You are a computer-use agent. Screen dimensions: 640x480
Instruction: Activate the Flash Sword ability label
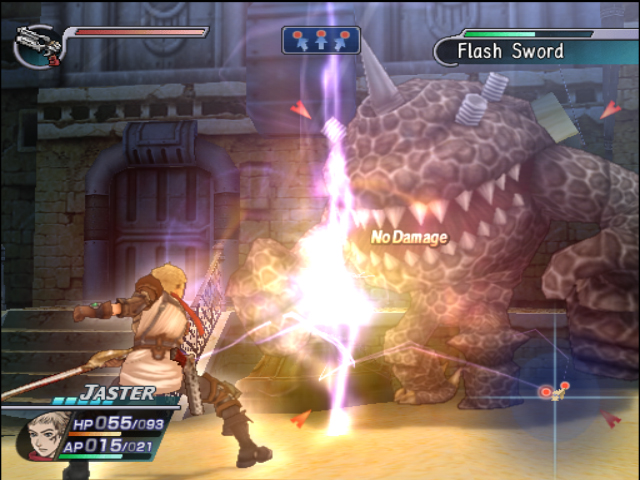[510, 51]
